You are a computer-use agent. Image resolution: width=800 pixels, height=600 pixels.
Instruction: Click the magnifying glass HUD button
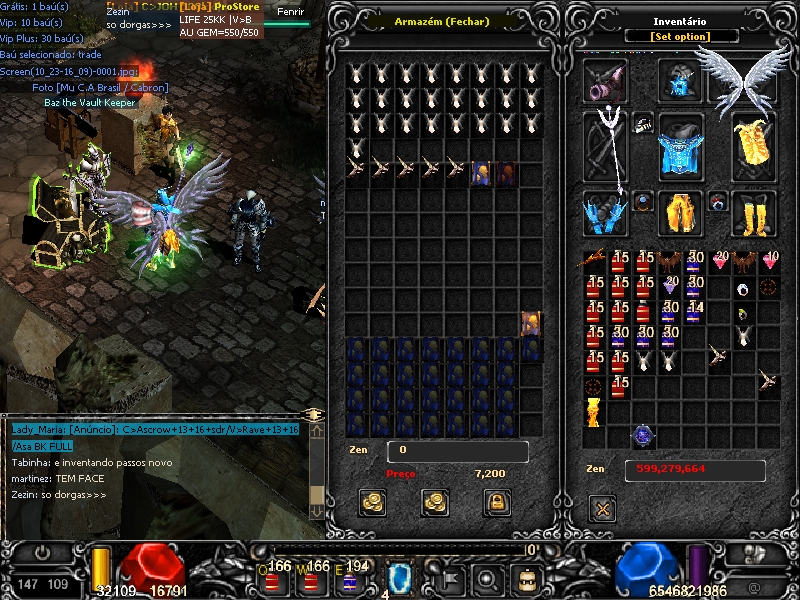pos(487,577)
